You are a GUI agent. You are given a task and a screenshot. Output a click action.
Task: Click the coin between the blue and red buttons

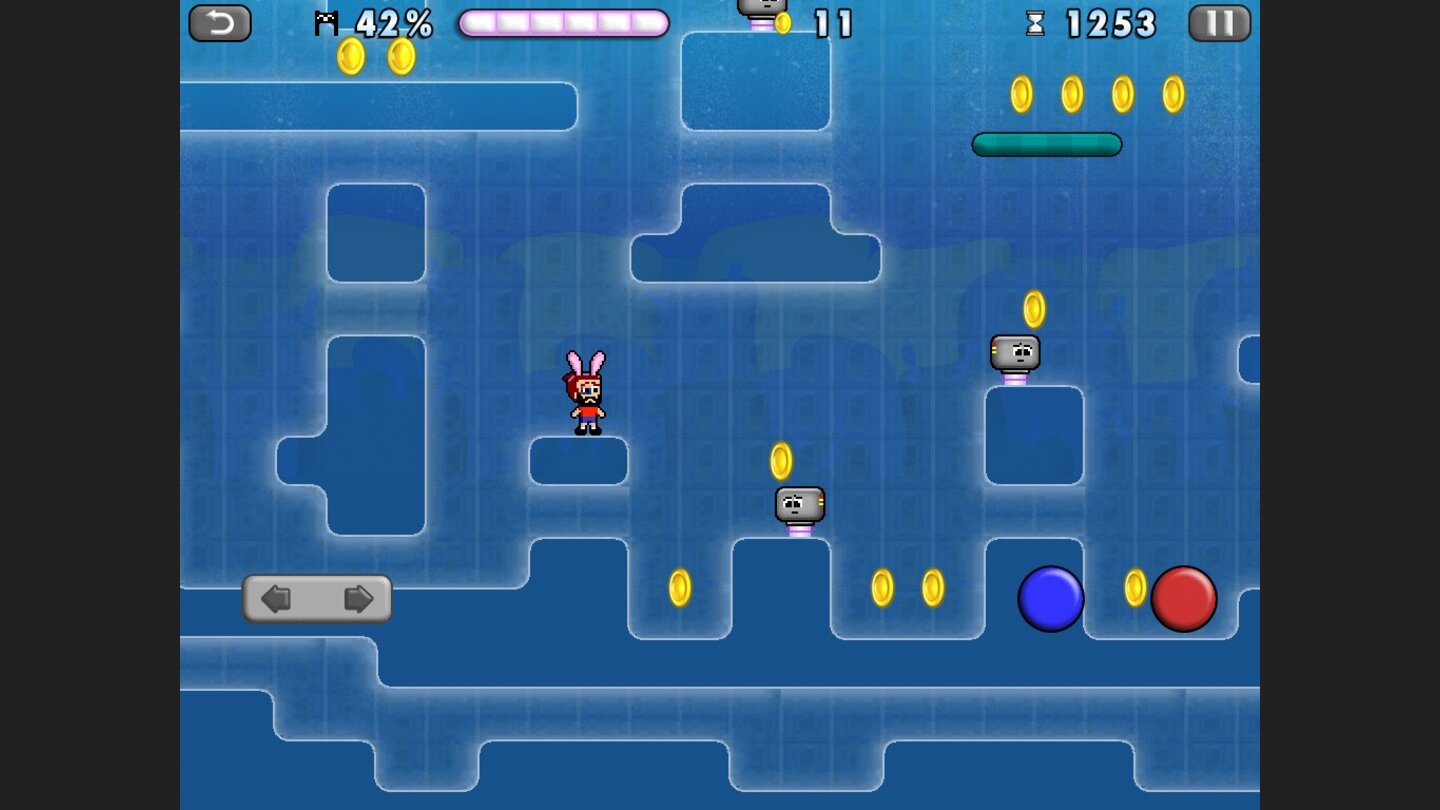(1138, 590)
